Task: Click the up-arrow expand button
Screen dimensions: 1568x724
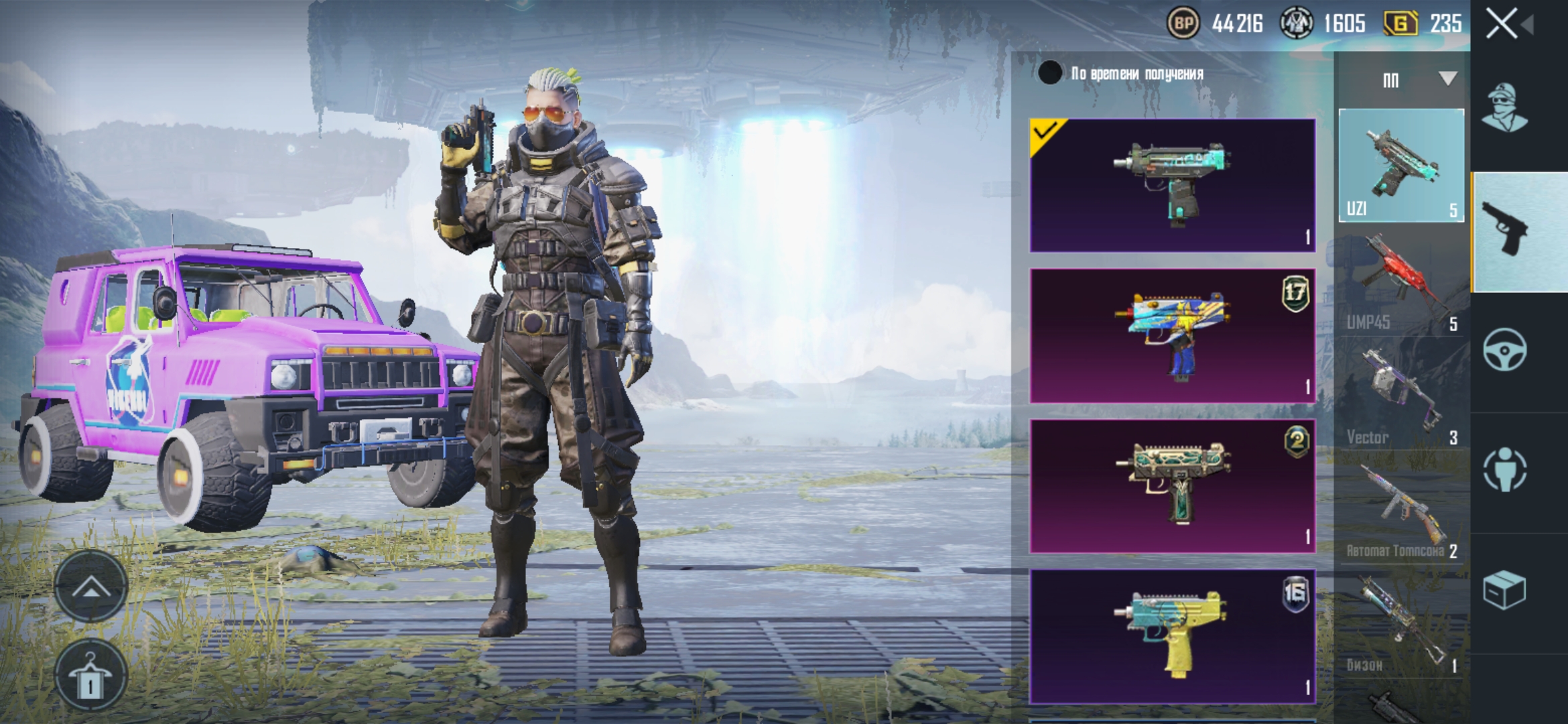Action: coord(91,588)
